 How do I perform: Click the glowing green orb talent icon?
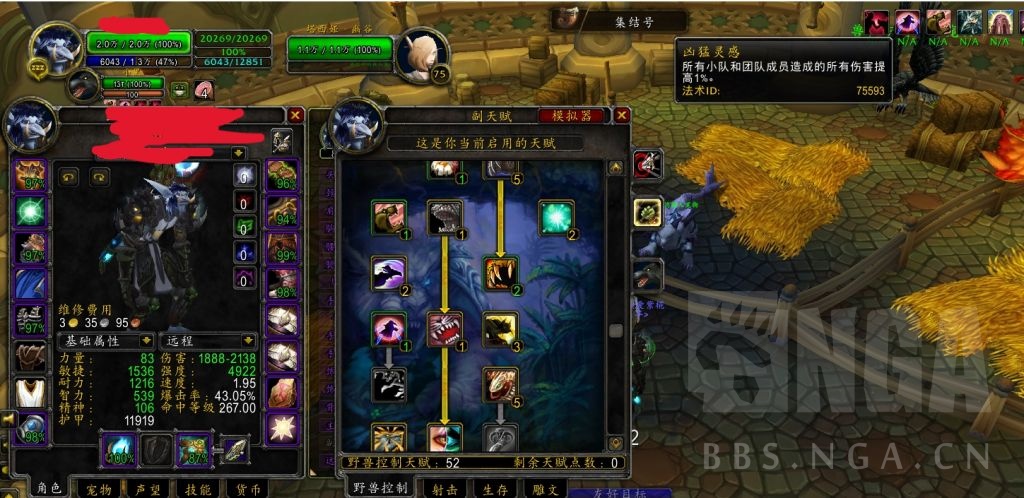(556, 218)
